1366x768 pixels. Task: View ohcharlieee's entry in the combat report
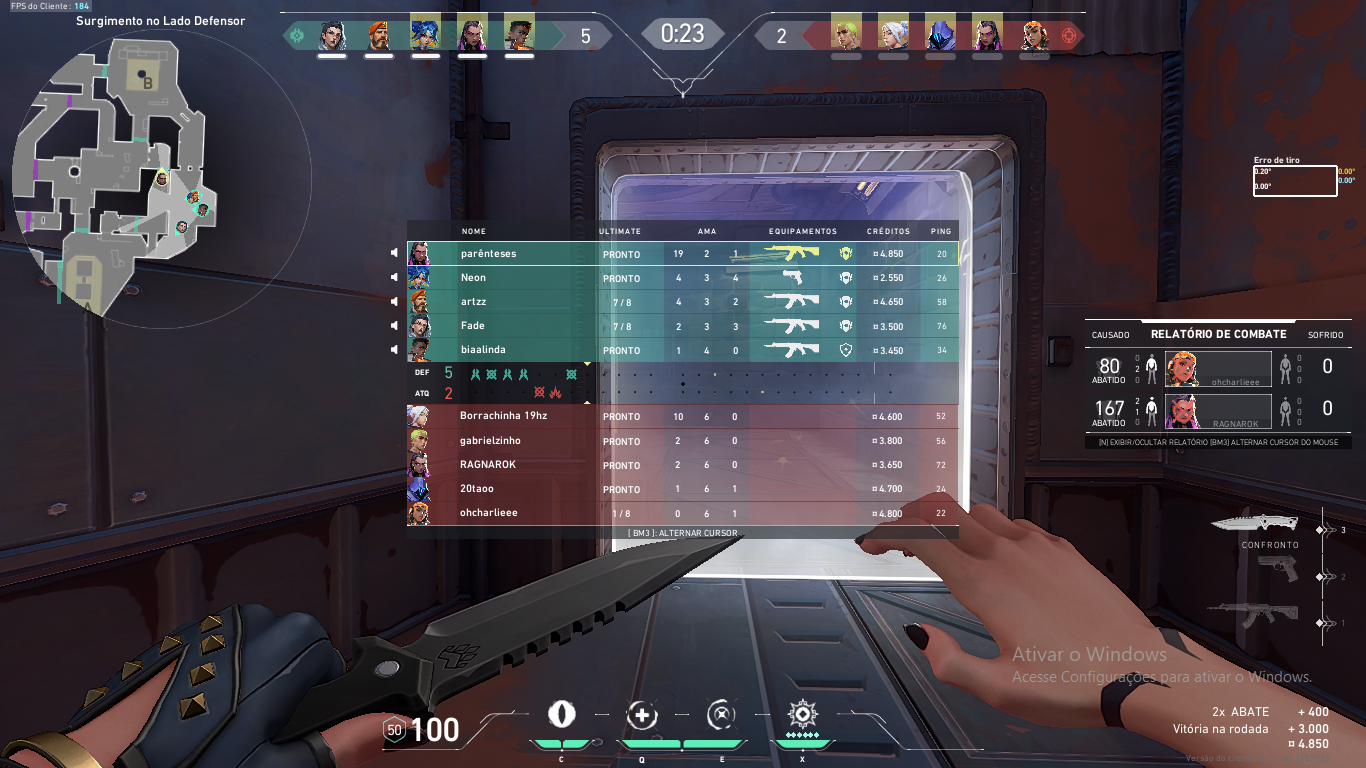(x=1218, y=368)
